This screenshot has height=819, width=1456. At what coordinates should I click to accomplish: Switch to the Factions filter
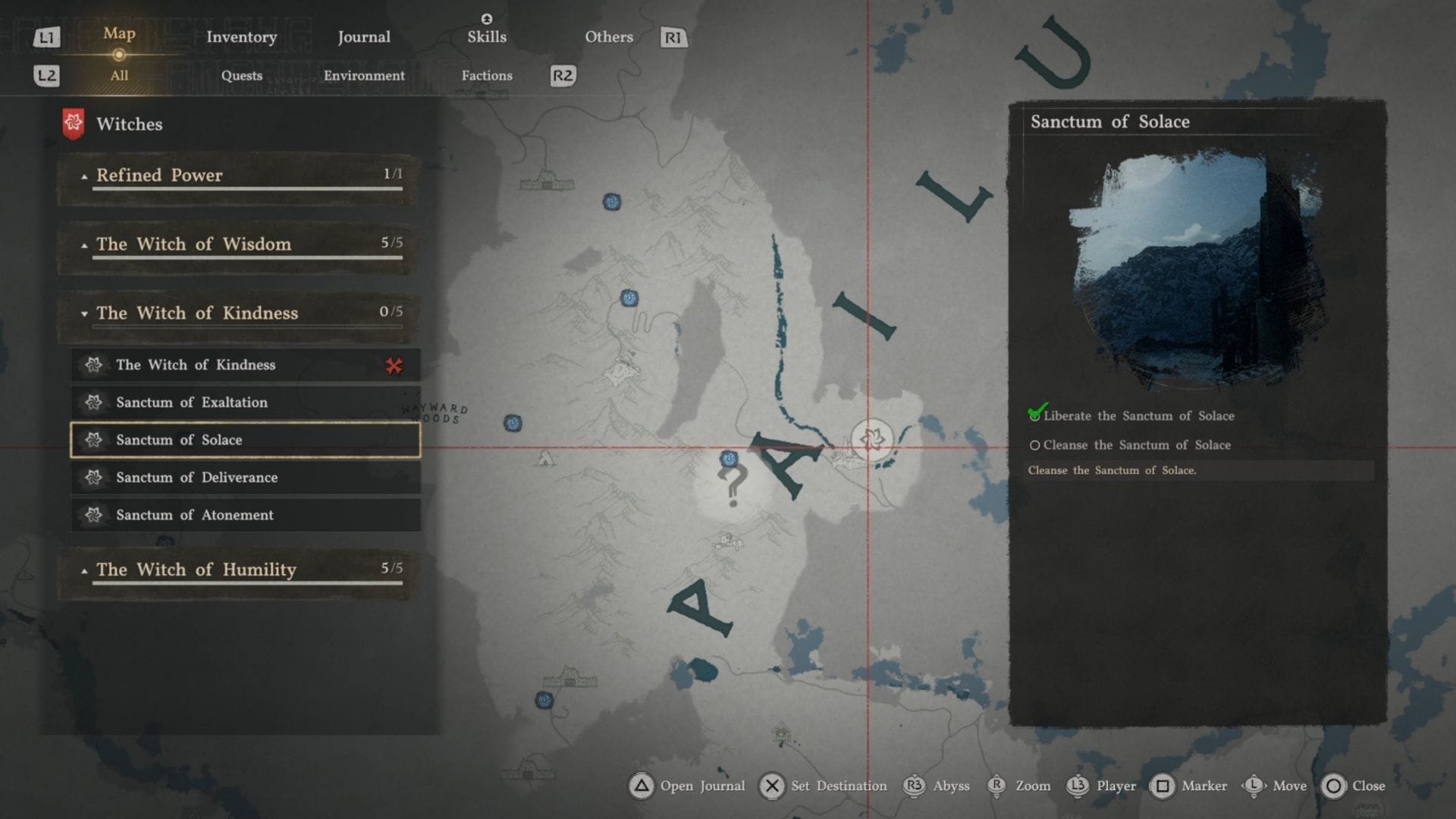point(487,76)
